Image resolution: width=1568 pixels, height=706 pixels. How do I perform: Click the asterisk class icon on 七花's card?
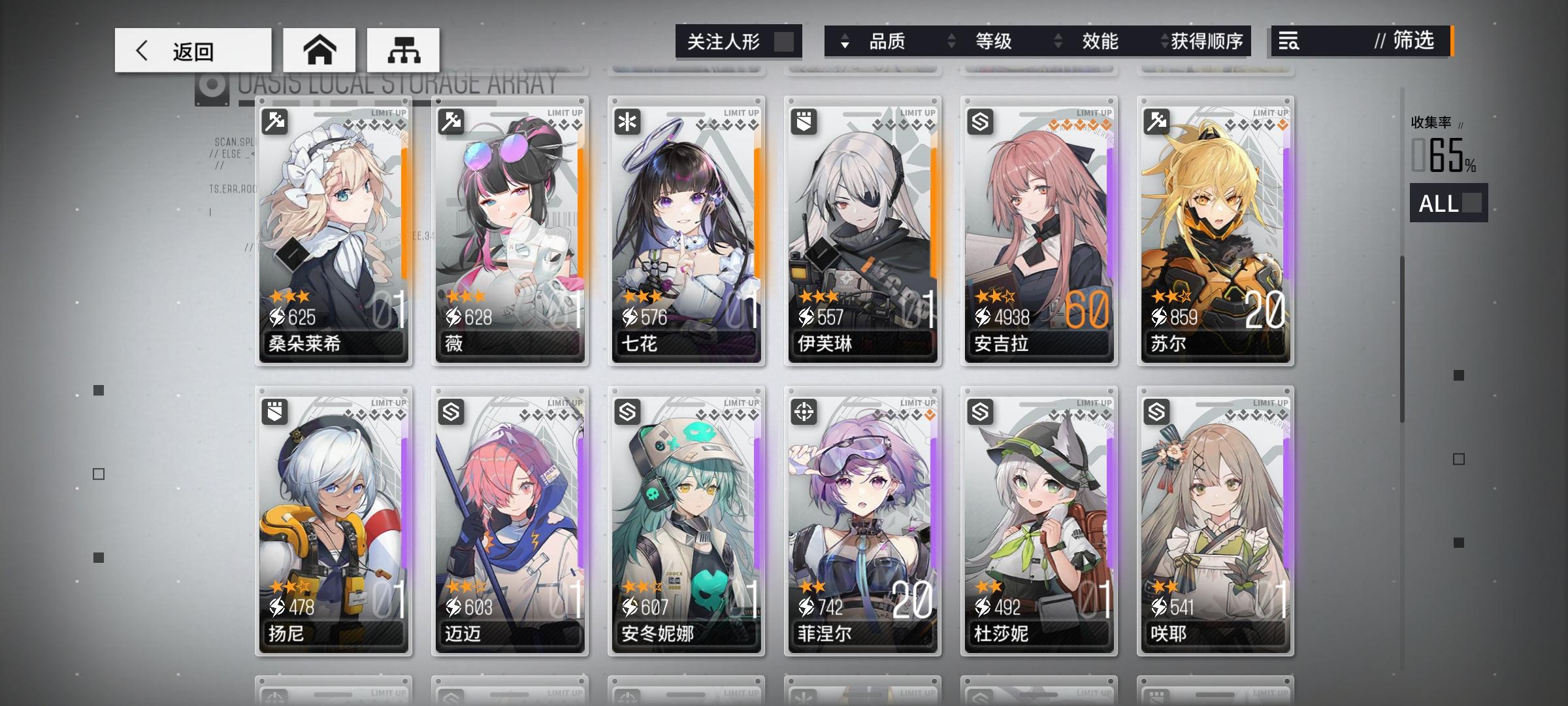coord(629,122)
